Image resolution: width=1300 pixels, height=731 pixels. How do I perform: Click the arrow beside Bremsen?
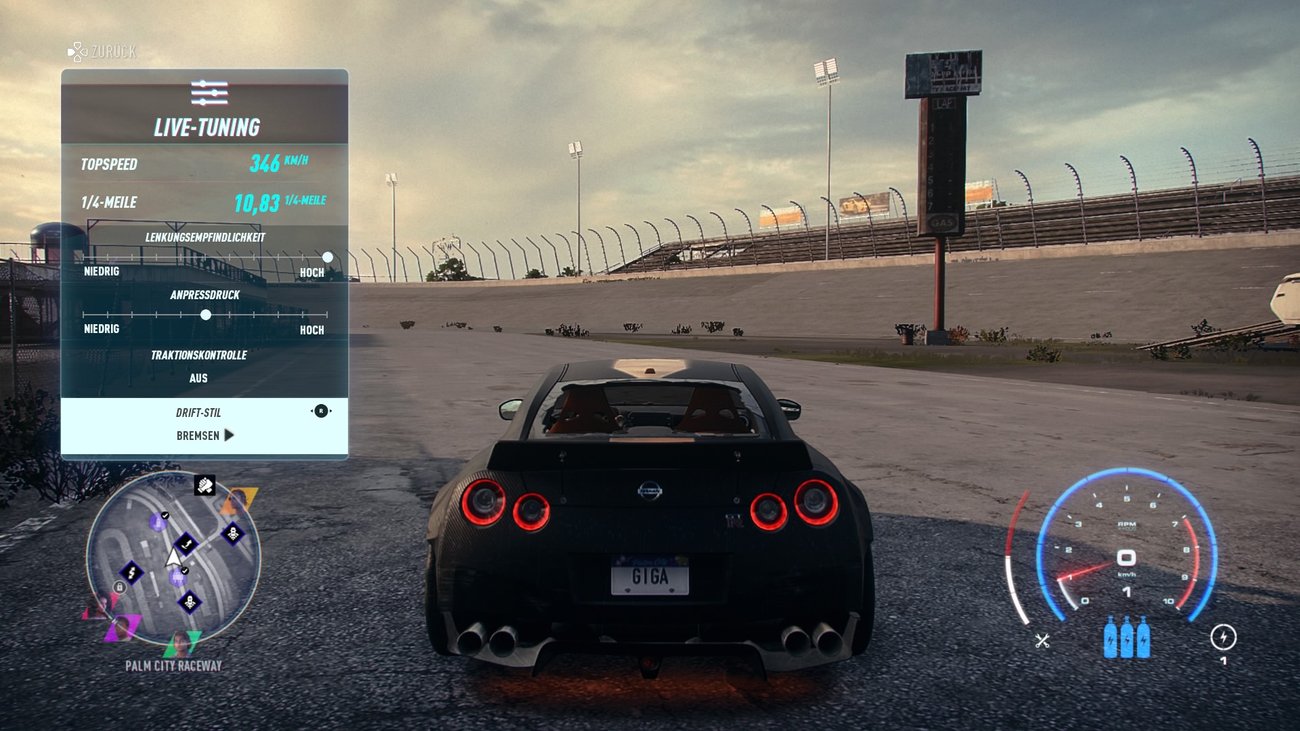tap(227, 436)
